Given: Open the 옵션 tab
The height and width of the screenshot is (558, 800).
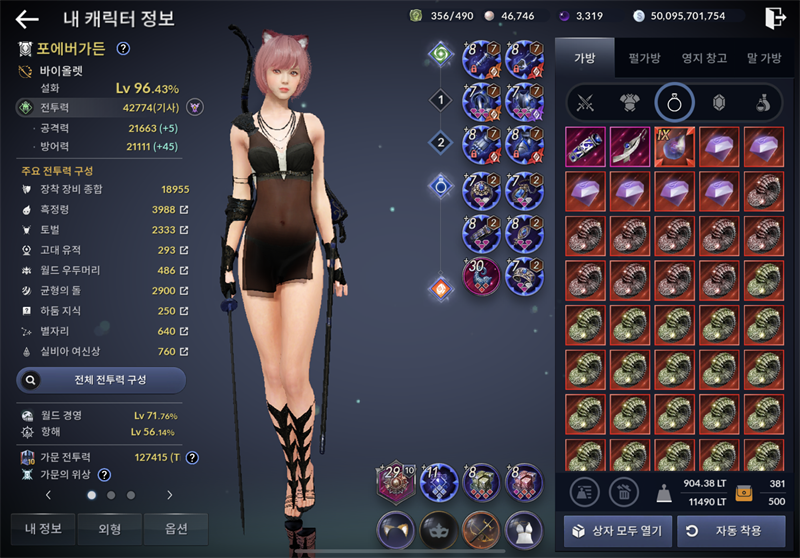Looking at the screenshot, I should [x=175, y=529].
